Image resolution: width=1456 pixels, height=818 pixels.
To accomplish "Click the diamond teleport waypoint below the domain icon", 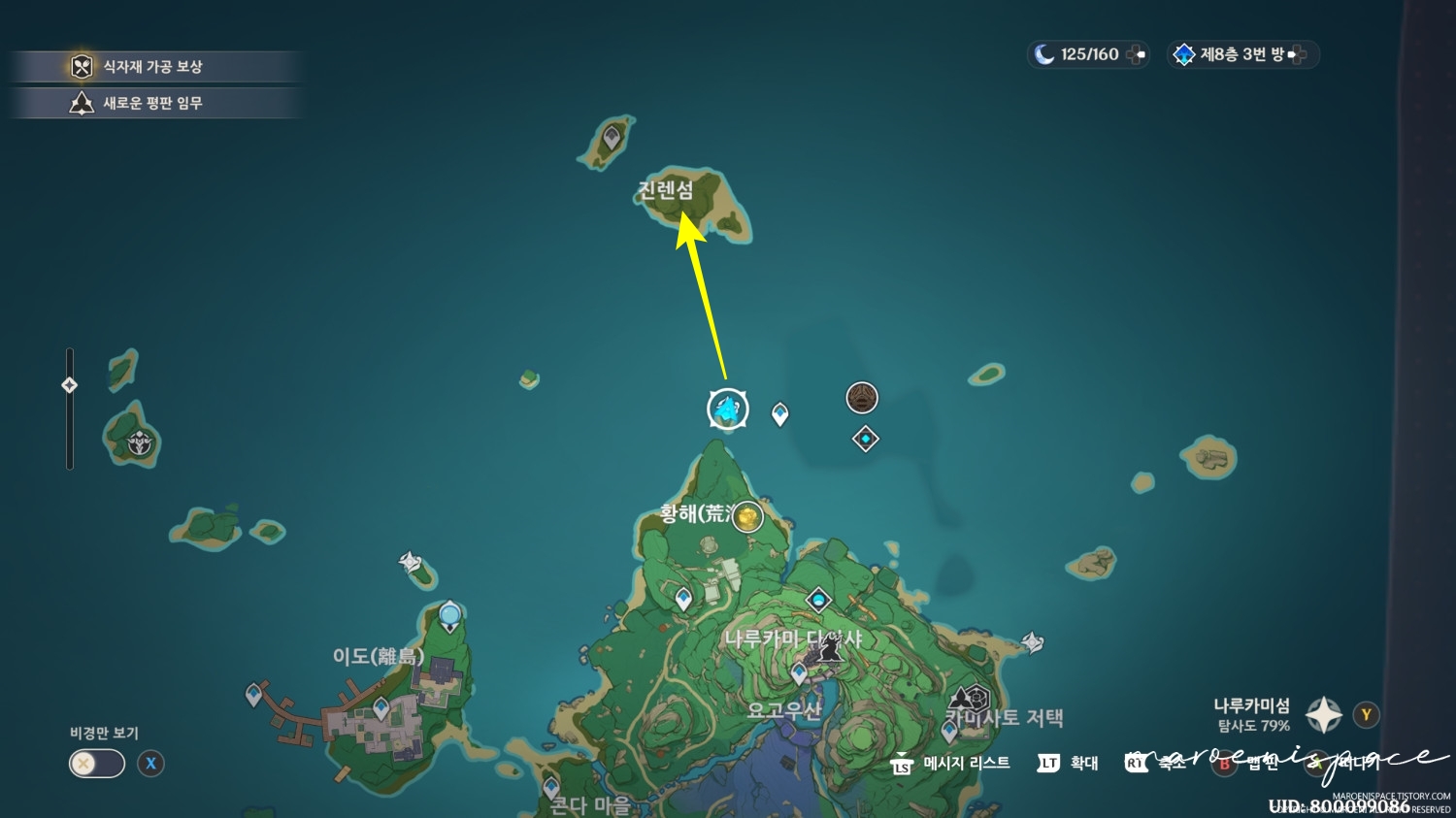I will point(864,439).
